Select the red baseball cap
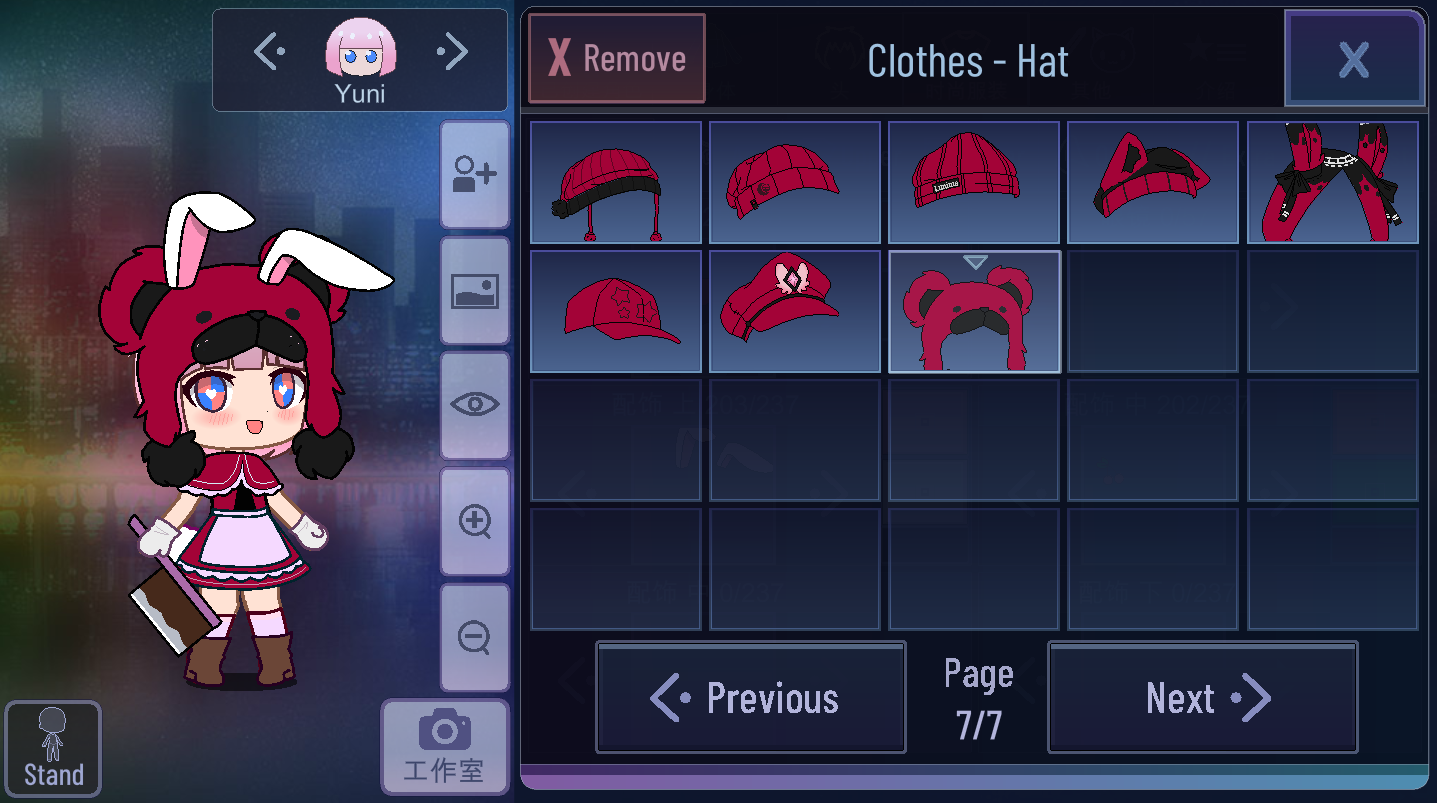Image resolution: width=1437 pixels, height=803 pixels. (615, 312)
